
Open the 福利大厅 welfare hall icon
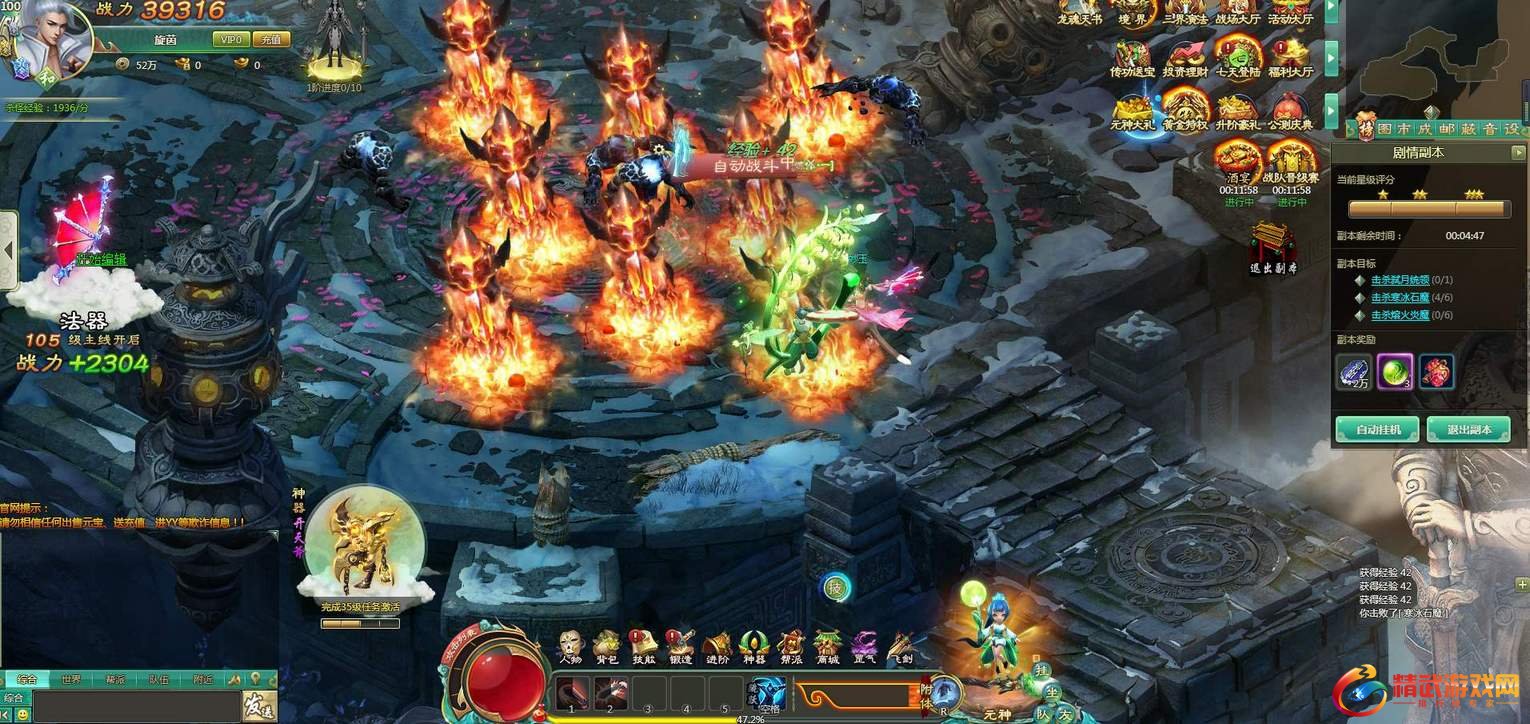(1290, 58)
